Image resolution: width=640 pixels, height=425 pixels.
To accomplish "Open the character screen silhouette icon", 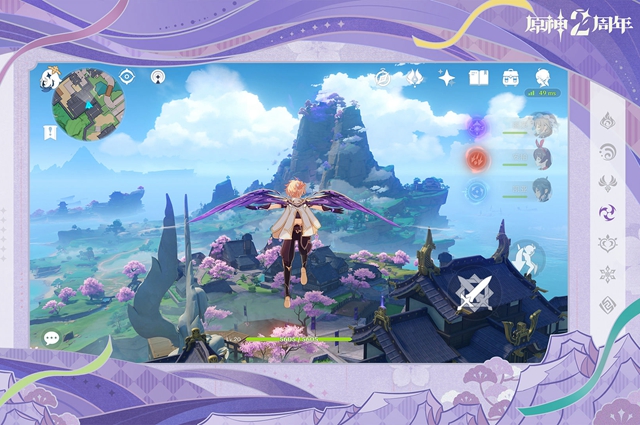I will coord(542,78).
